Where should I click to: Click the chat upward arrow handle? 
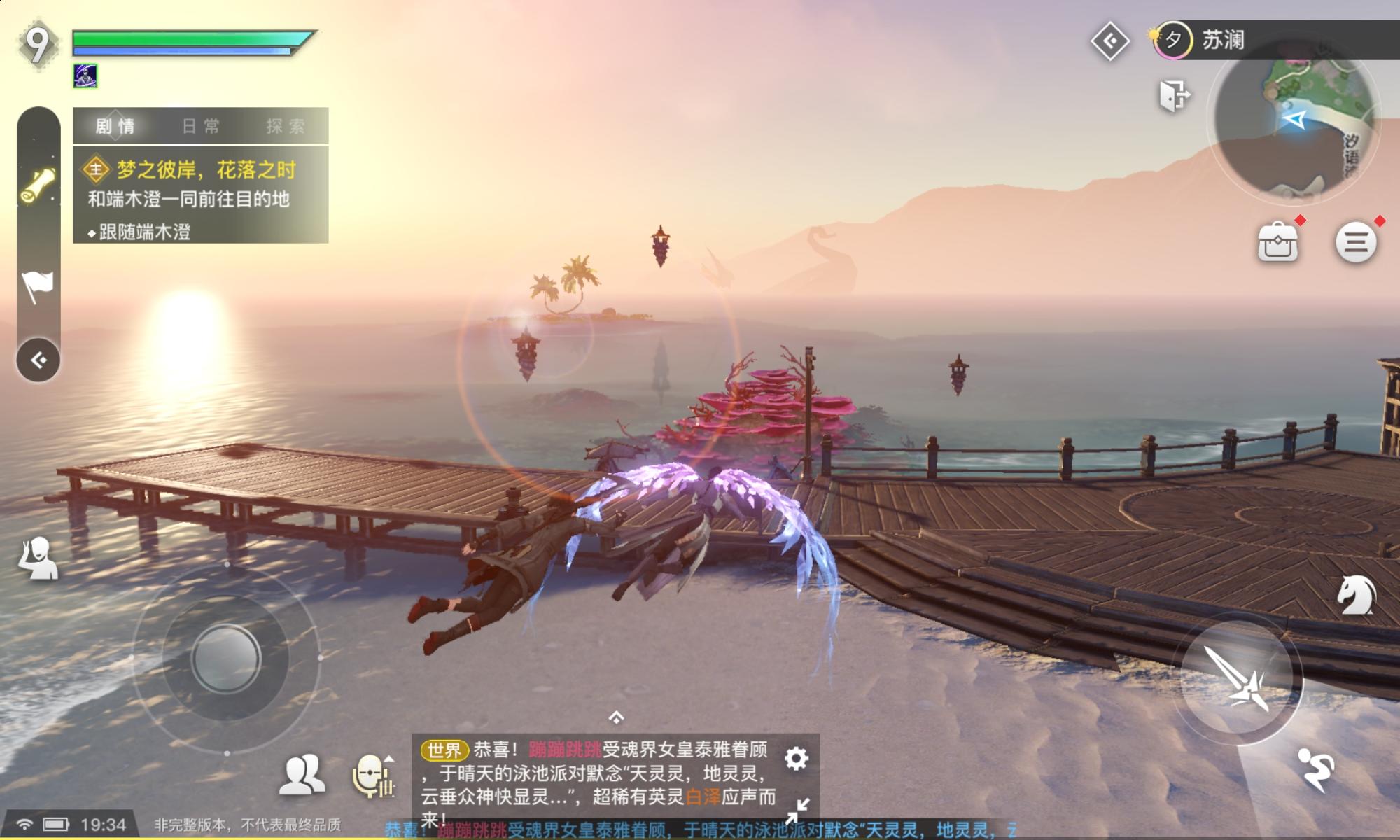pyautogui.click(x=616, y=717)
